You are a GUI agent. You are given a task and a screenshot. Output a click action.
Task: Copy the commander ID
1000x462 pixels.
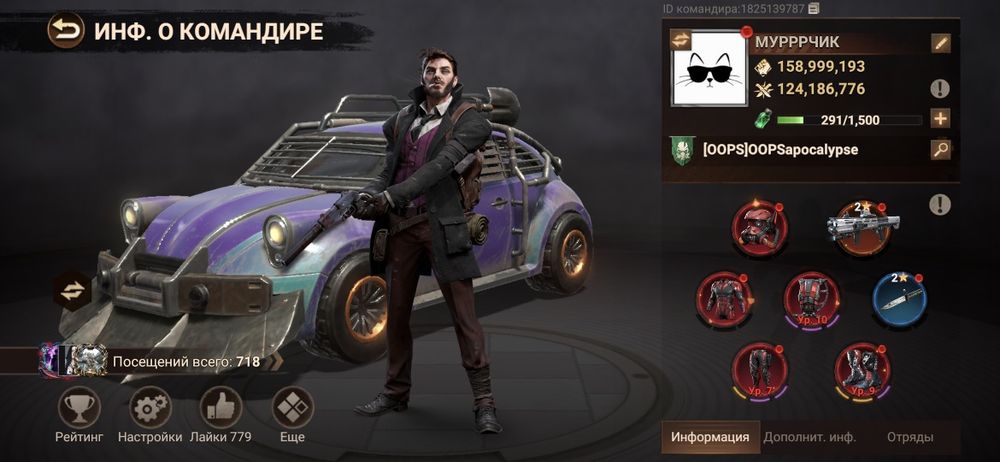tap(814, 9)
